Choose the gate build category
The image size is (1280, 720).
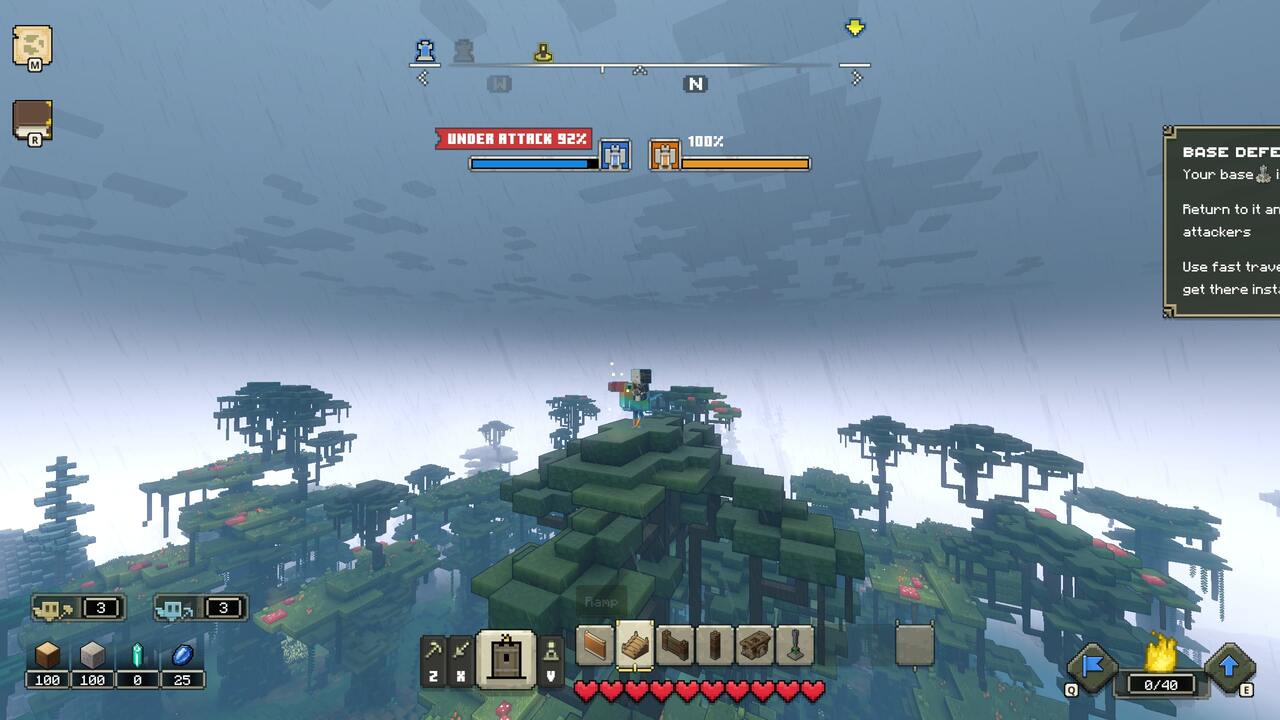click(505, 659)
